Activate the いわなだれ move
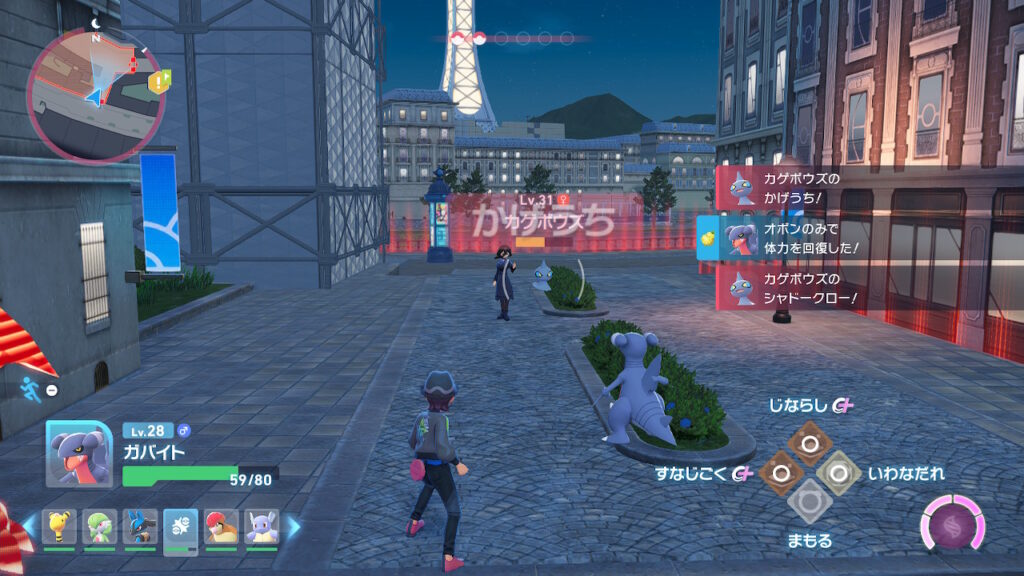Viewport: 1024px width, 576px height. 838,472
